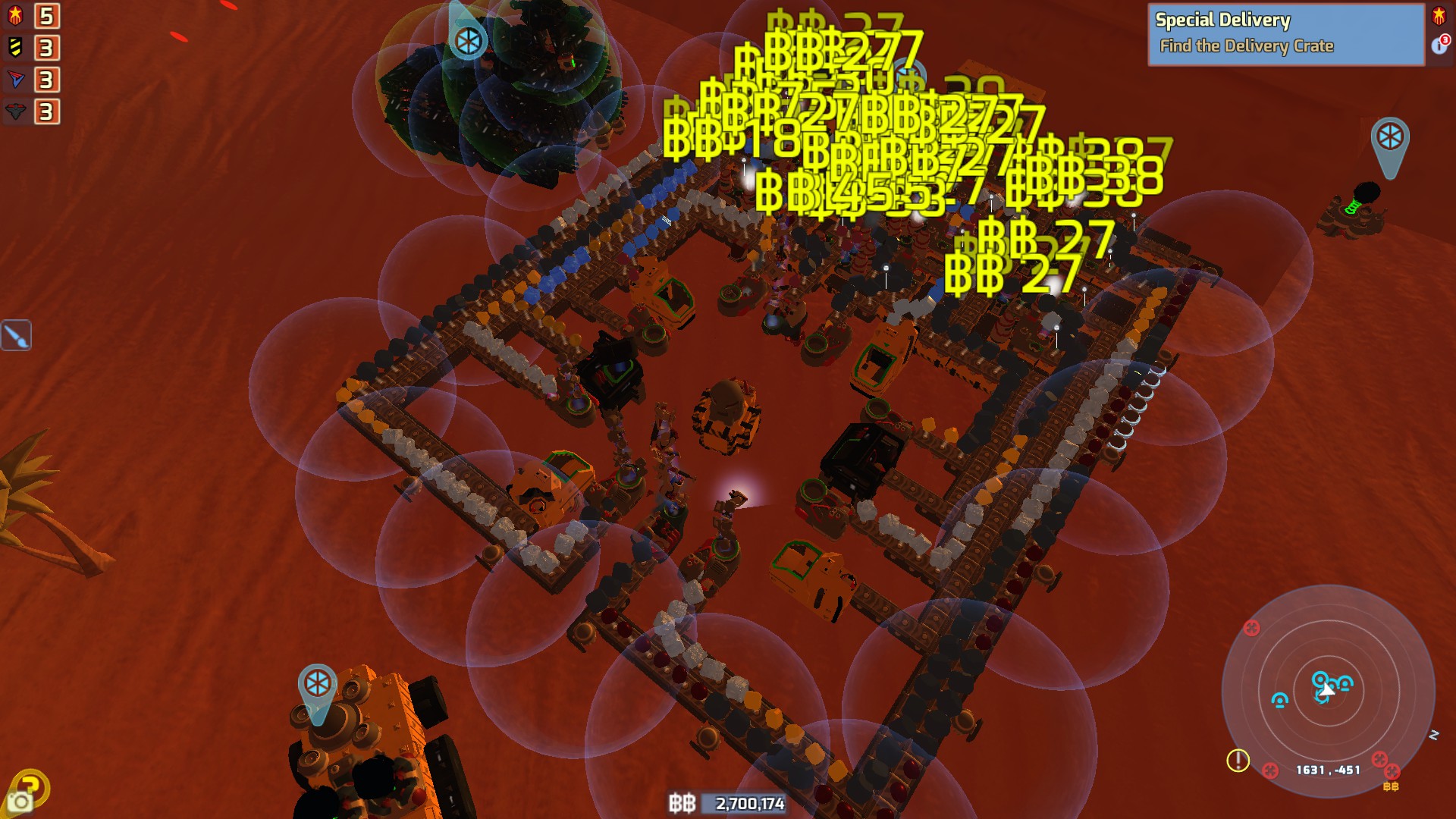Select the blue paper dart squad icon

[x=15, y=78]
